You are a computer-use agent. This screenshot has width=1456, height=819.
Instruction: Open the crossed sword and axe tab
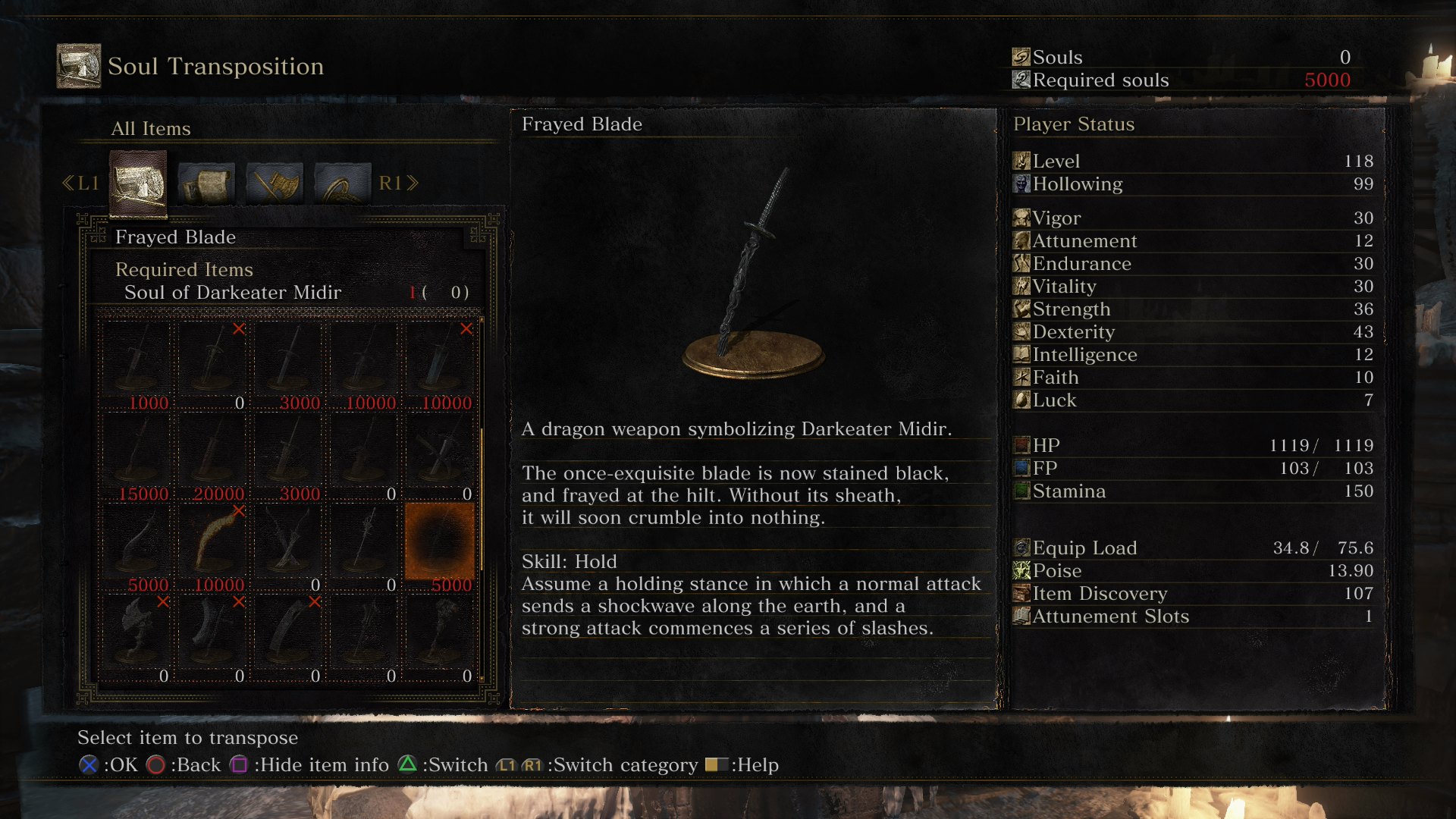[274, 183]
